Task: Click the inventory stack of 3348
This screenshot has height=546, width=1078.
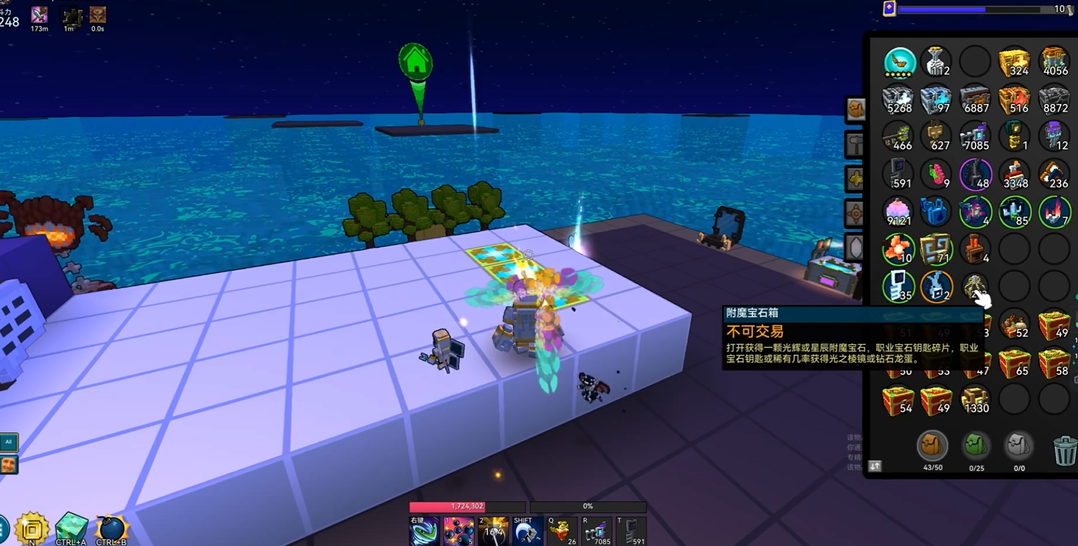Action: coord(1014,174)
